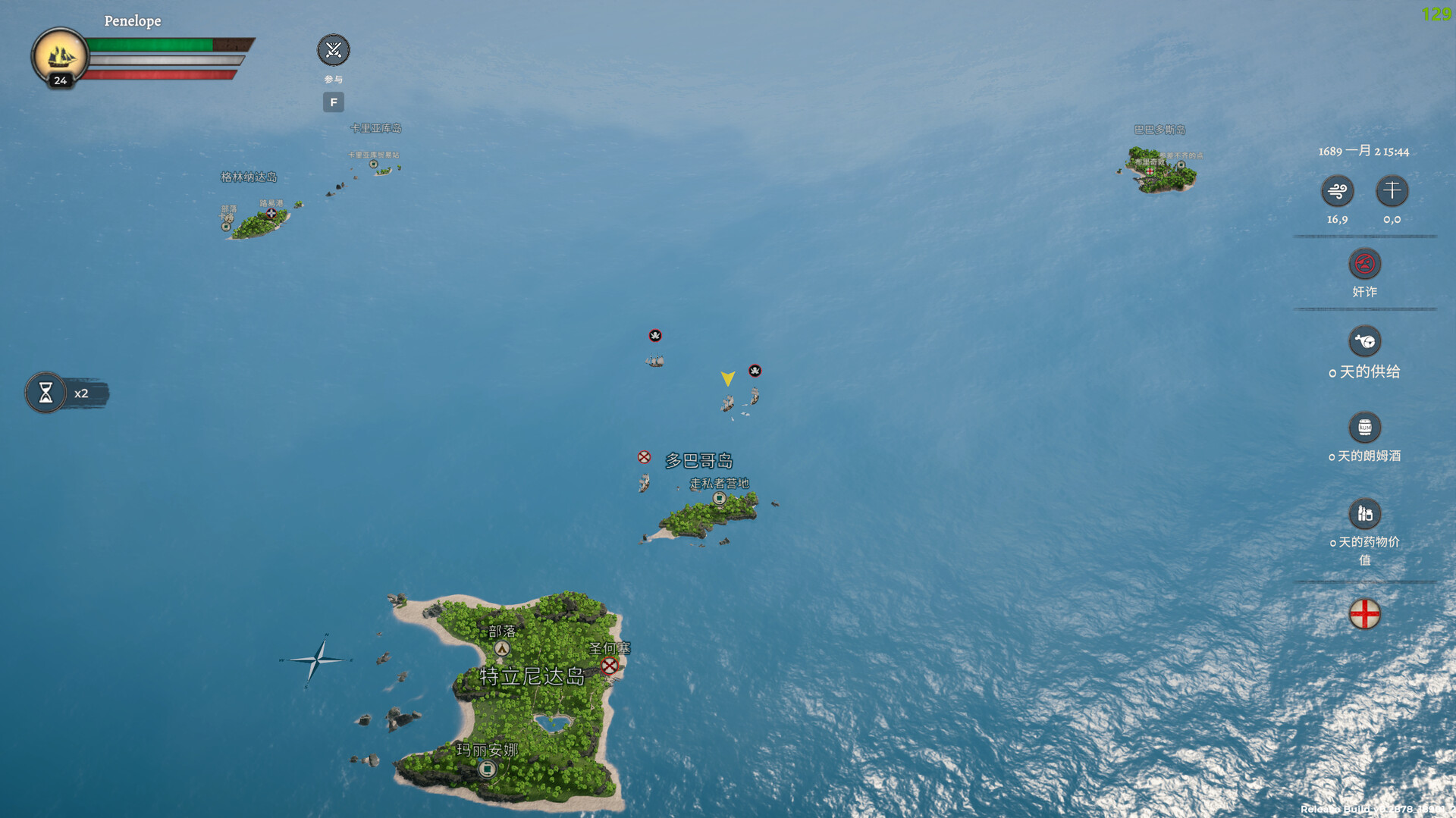Select the rum barrel 天的朗姆酒 icon
Viewport: 1456px width, 818px height.
[1364, 428]
